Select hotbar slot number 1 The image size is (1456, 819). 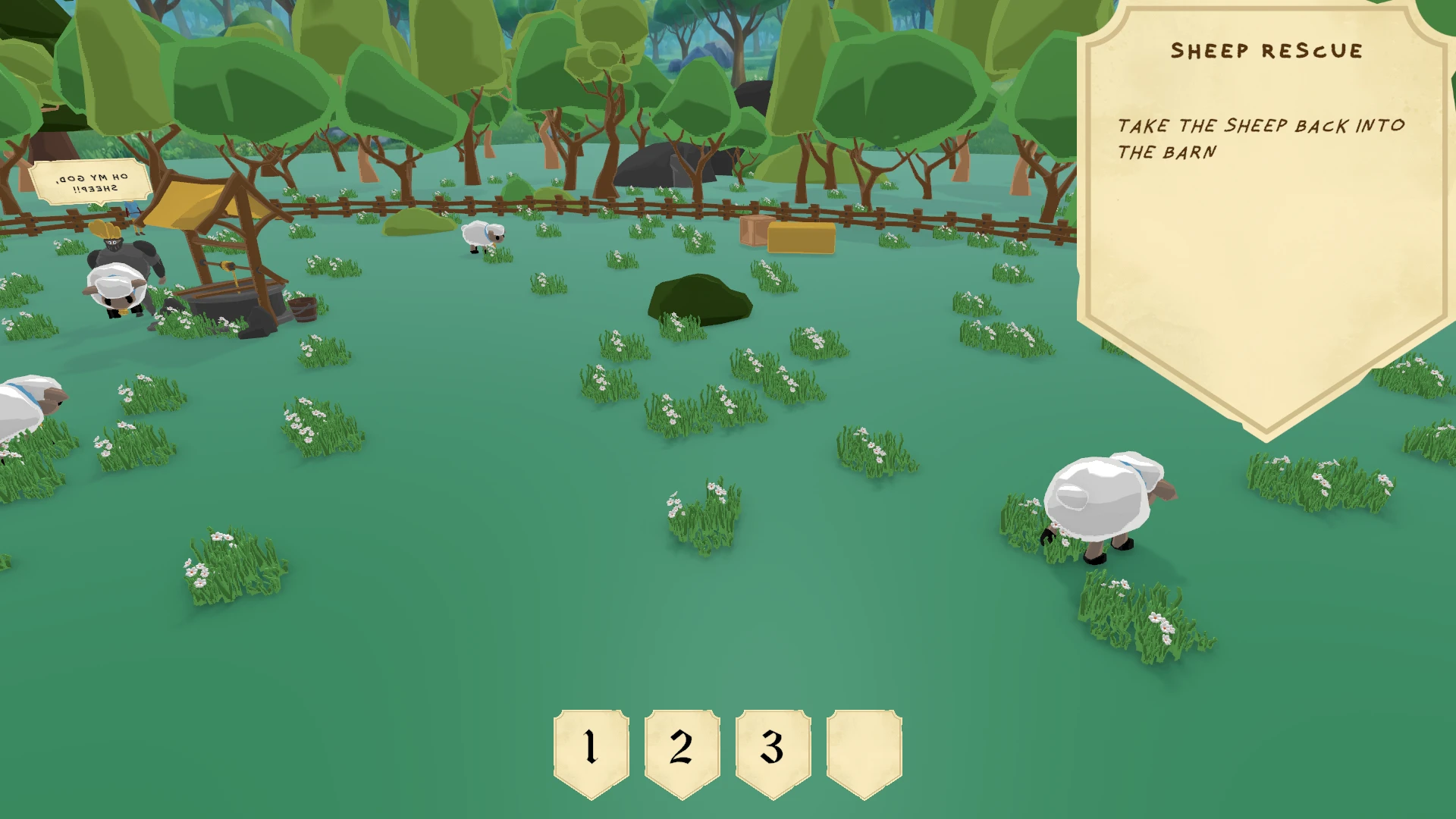pos(591,751)
